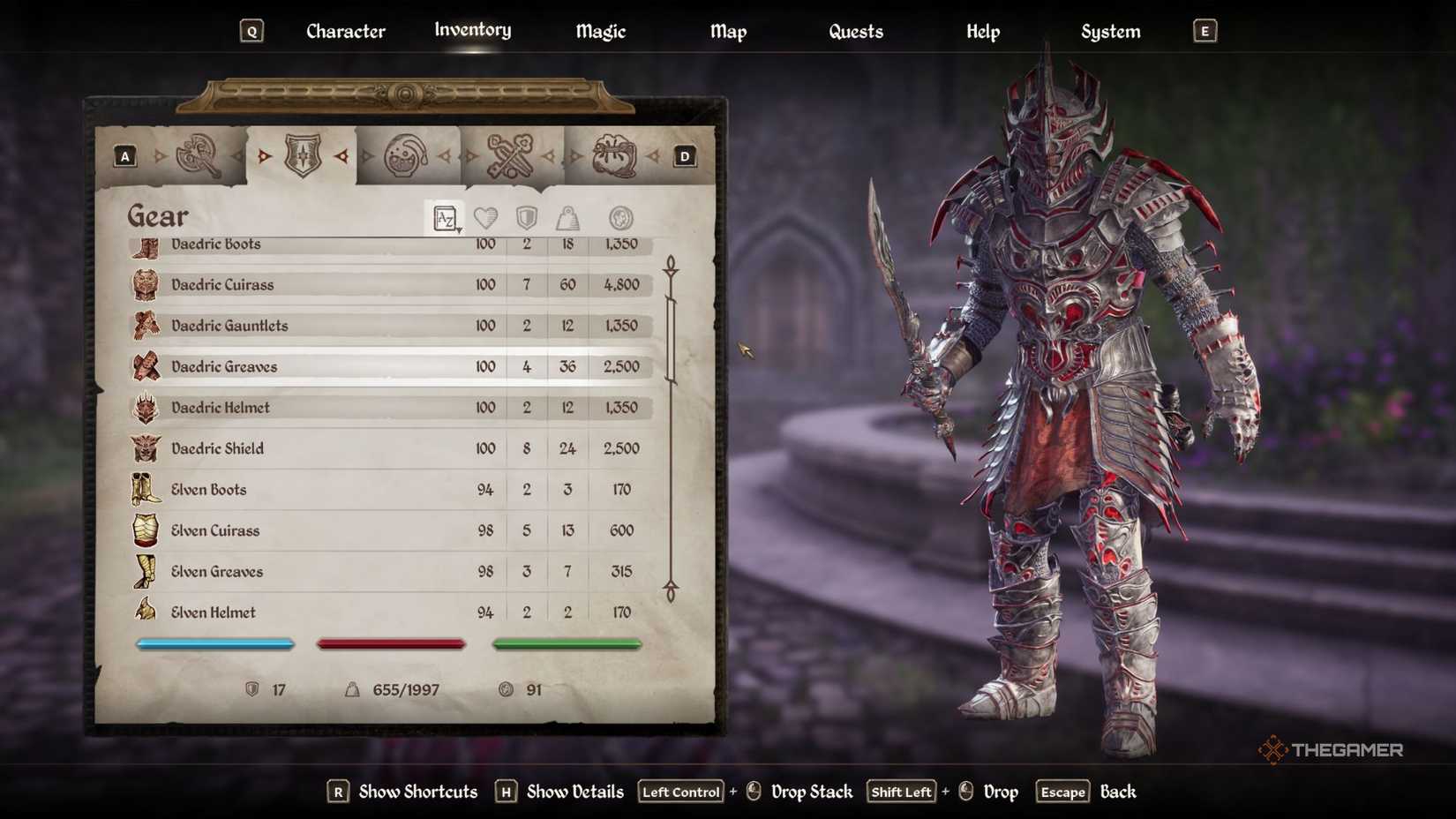The height and width of the screenshot is (819, 1456).
Task: Switch to the Character menu
Action: click(345, 32)
